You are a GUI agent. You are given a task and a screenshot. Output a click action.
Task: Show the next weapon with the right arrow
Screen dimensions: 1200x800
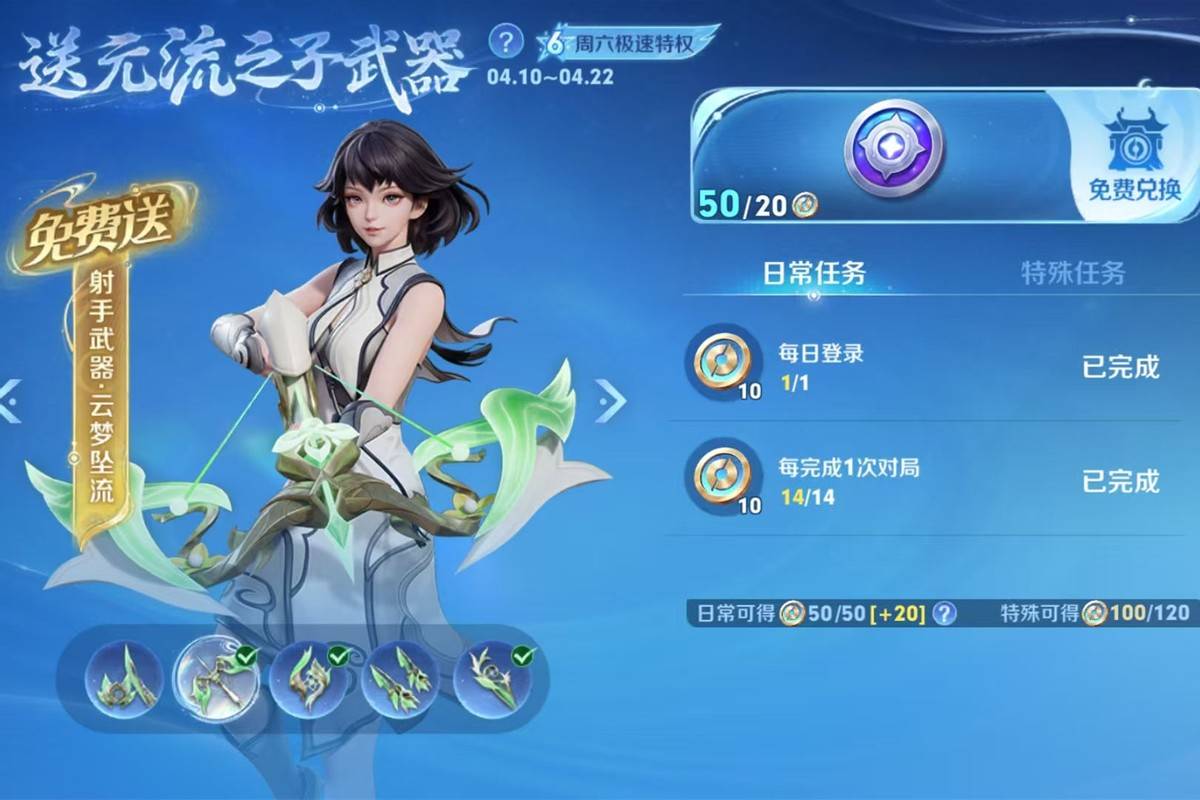[x=610, y=401]
